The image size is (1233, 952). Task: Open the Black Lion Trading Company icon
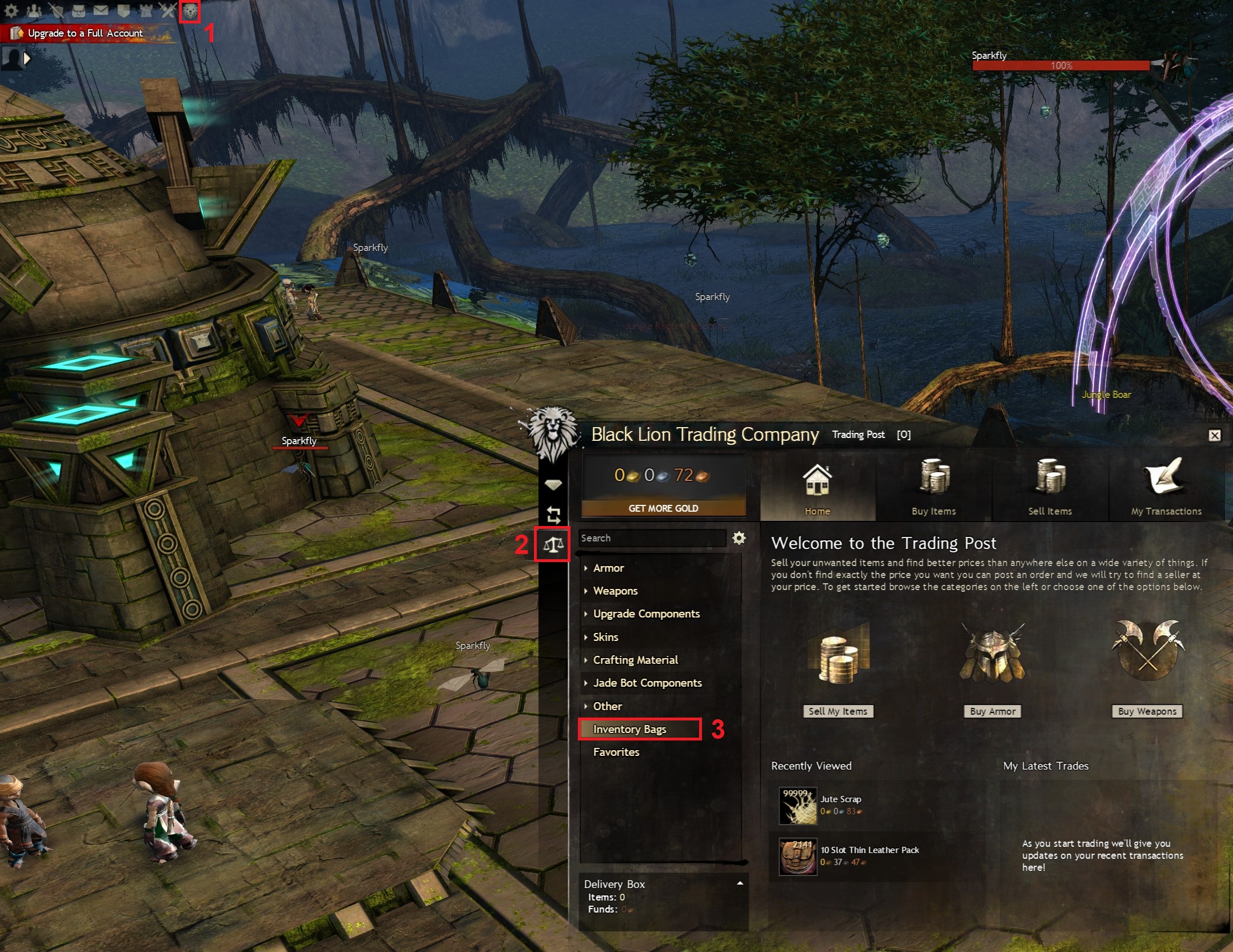[190, 10]
